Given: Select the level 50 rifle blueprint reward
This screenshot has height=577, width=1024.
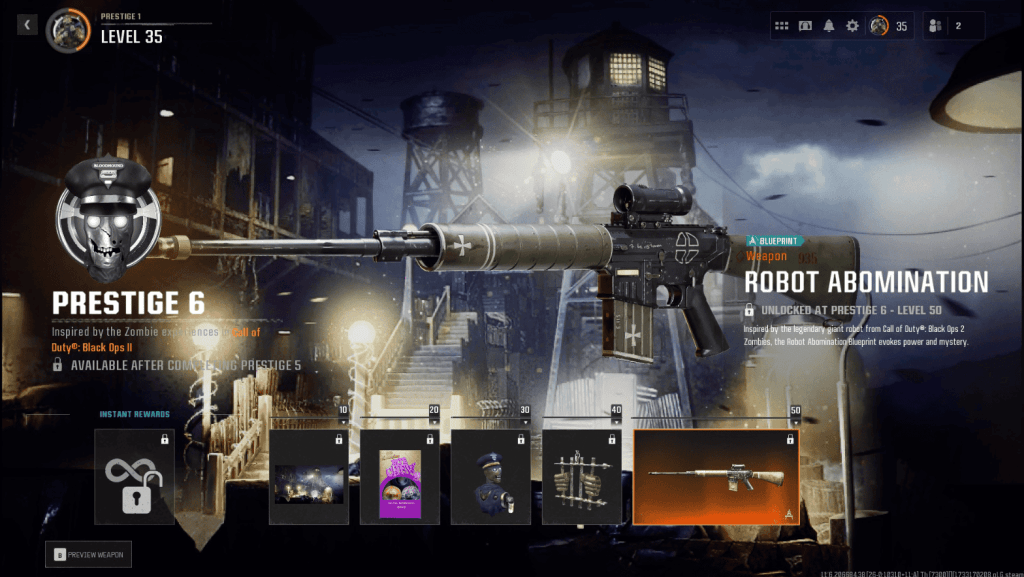Looking at the screenshot, I should pos(715,477).
